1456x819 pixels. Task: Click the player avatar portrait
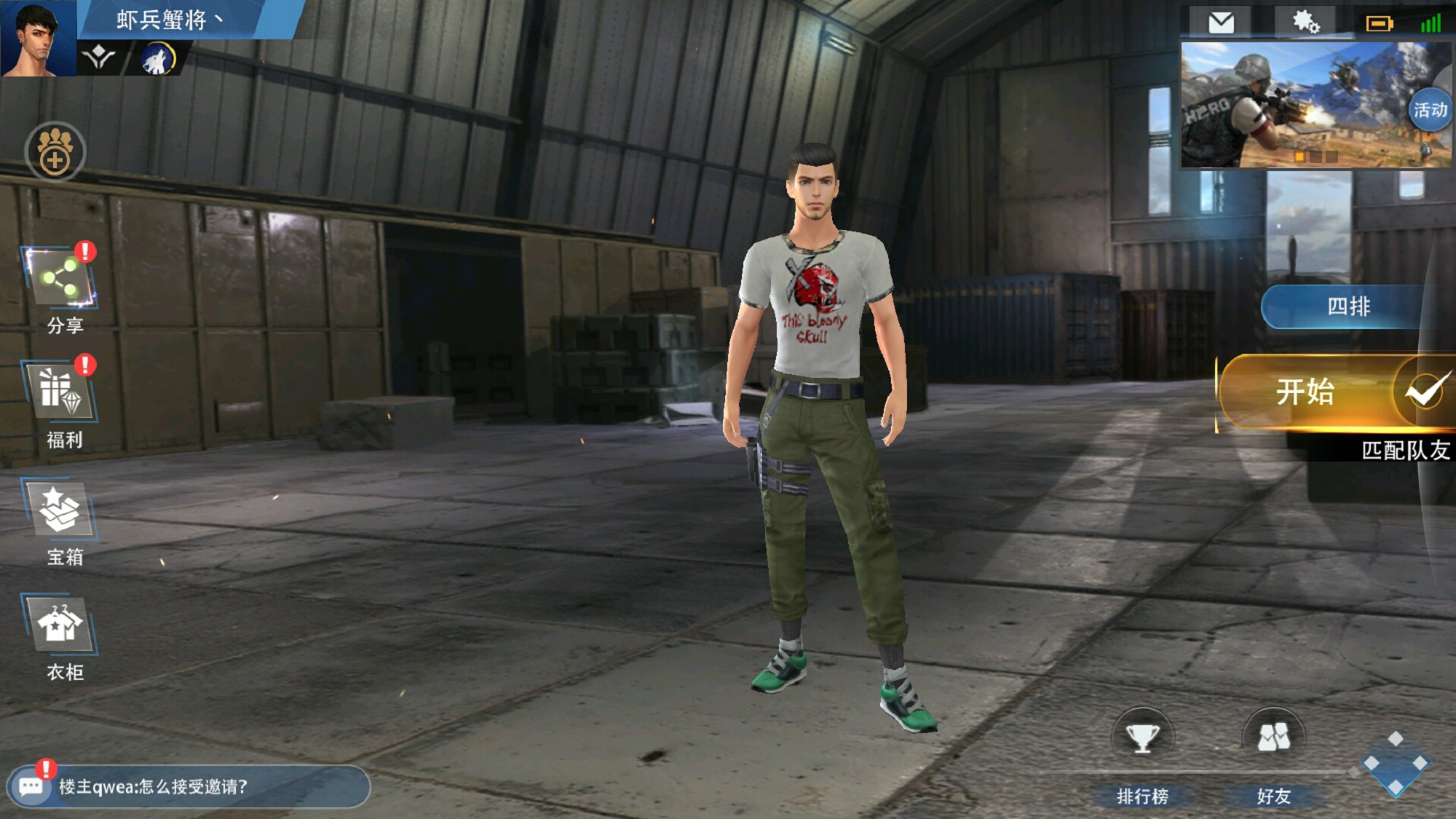coord(38,38)
